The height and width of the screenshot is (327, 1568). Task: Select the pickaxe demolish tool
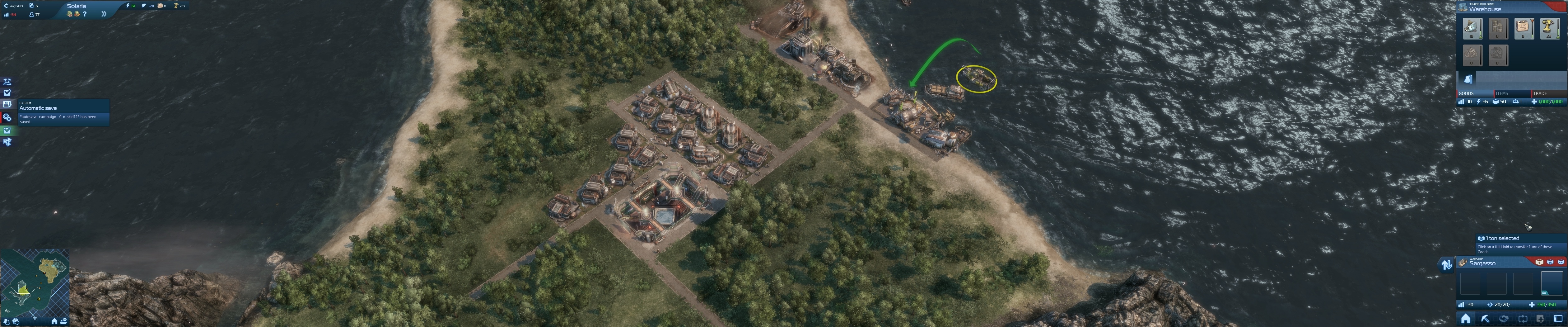pos(1485,319)
